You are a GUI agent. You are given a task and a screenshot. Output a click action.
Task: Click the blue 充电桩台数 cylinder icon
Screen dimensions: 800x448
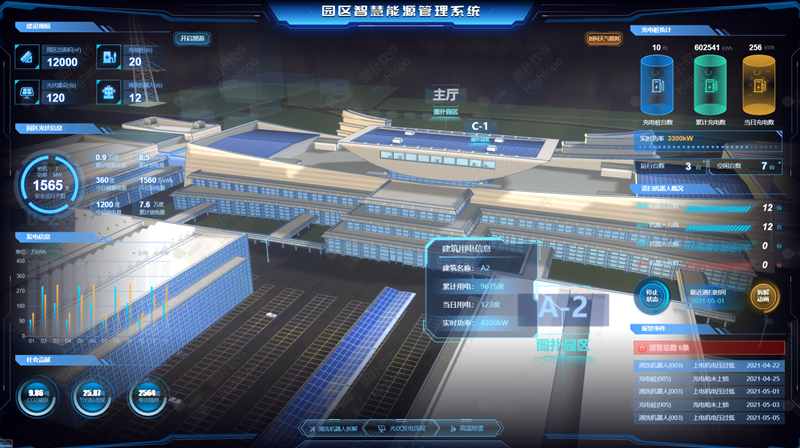coord(658,82)
